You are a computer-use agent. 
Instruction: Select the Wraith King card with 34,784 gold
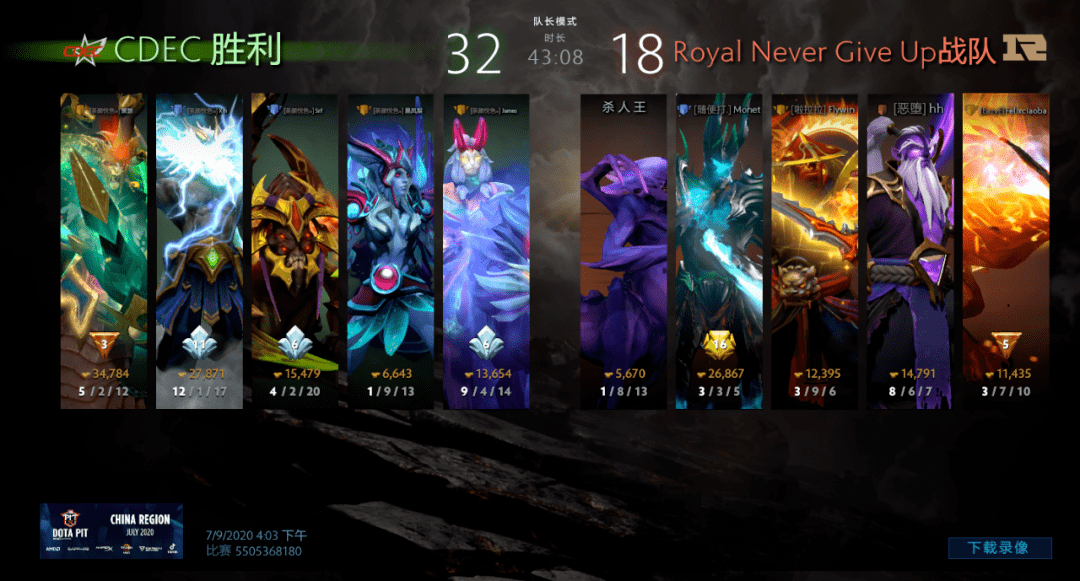[103, 250]
